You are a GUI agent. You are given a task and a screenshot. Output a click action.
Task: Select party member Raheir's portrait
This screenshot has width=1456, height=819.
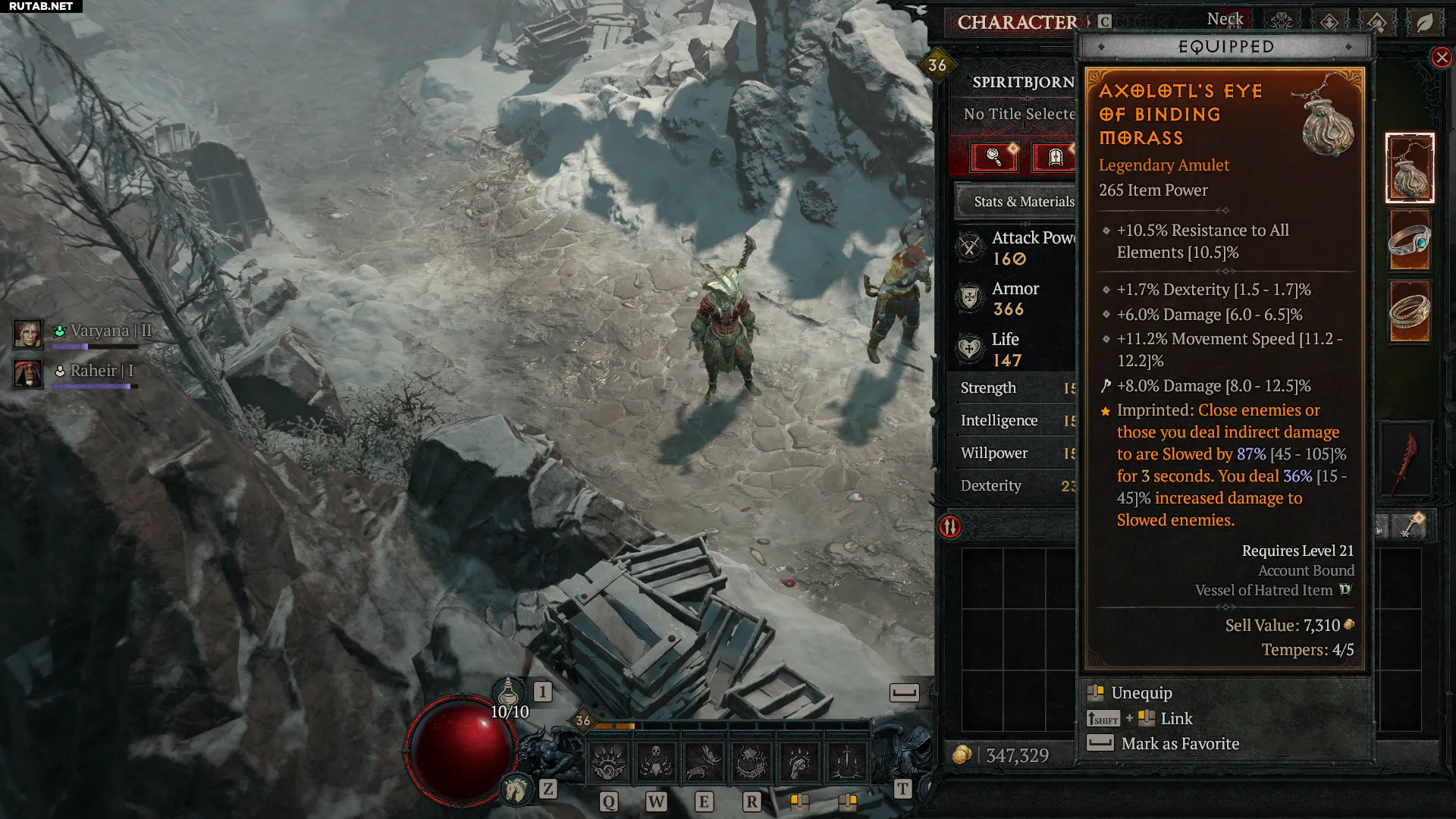point(28,373)
